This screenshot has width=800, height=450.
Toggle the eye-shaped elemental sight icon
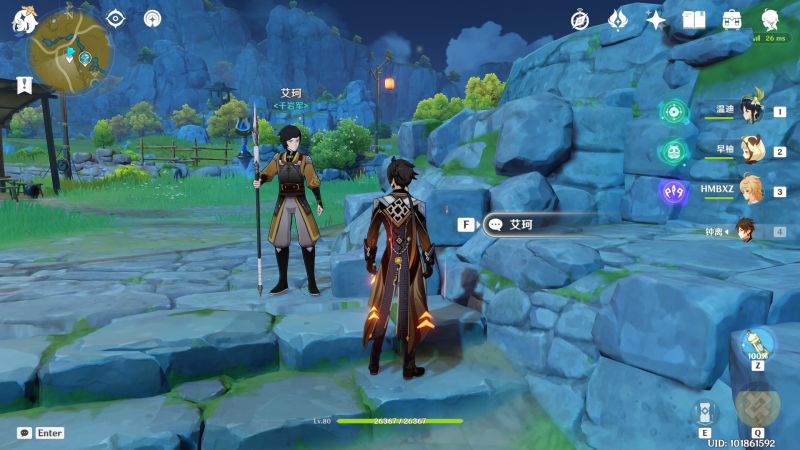[x=115, y=18]
